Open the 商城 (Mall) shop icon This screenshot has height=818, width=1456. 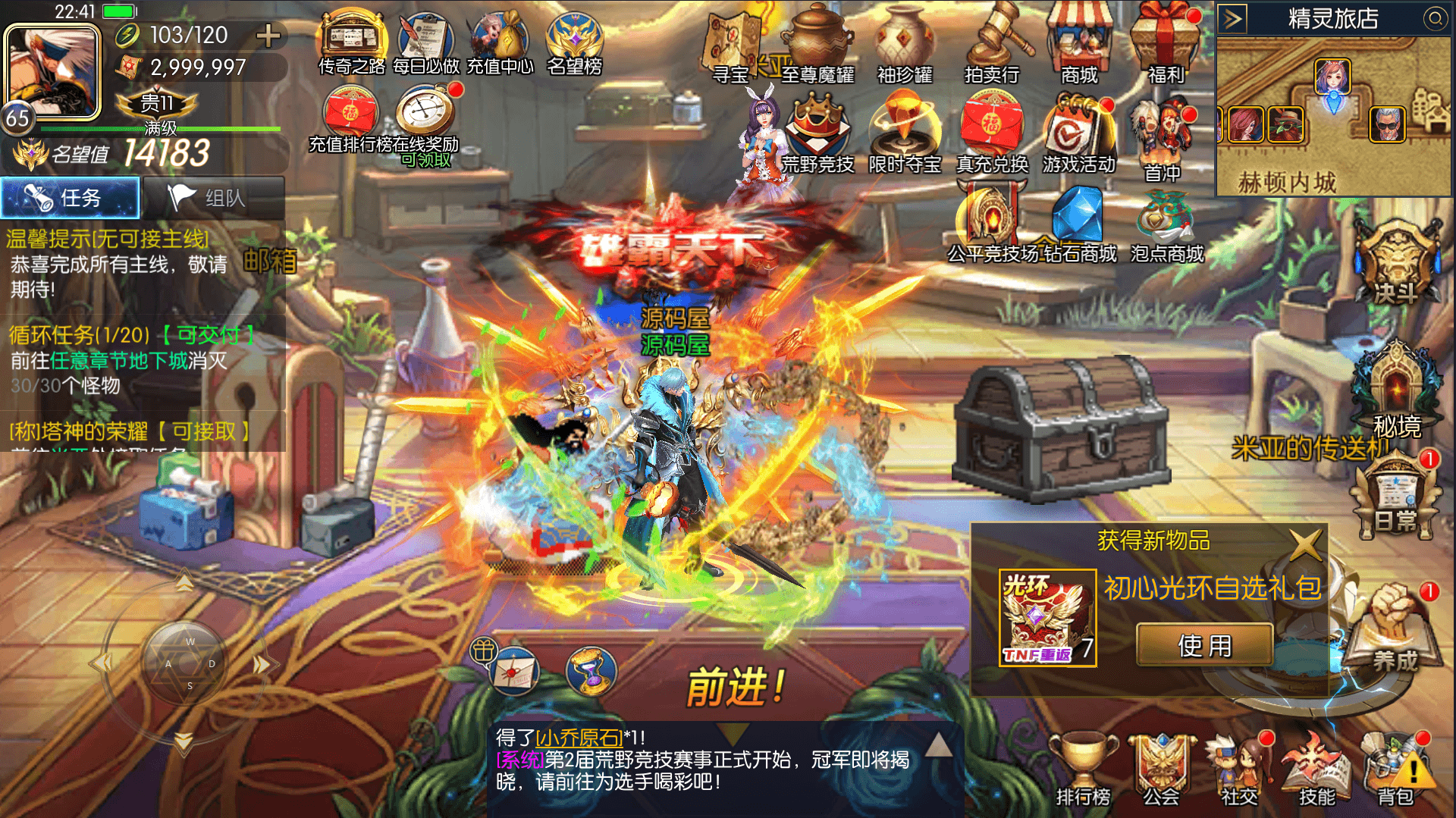pos(1079,45)
